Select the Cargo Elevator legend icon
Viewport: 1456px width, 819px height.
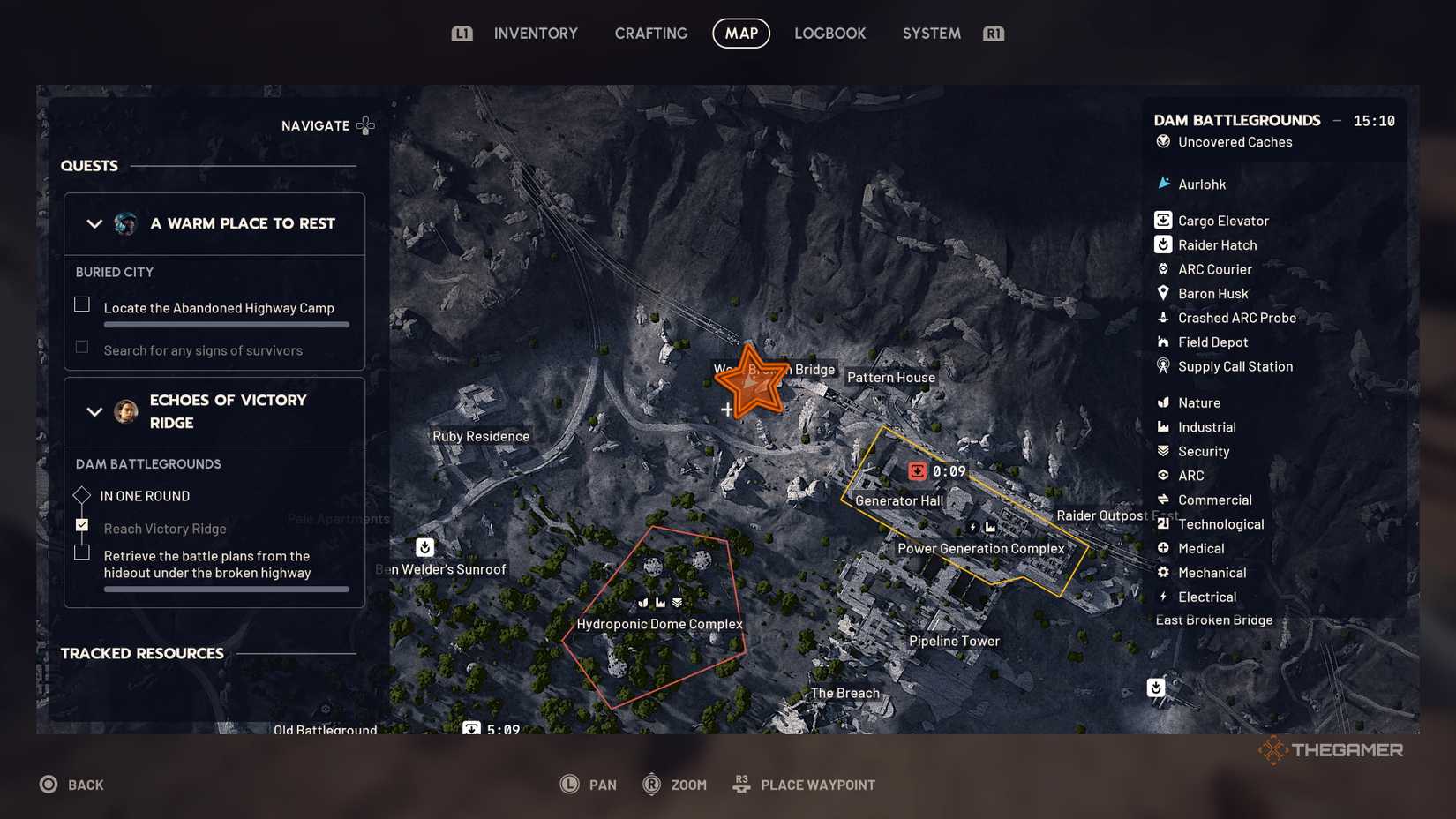1162,220
